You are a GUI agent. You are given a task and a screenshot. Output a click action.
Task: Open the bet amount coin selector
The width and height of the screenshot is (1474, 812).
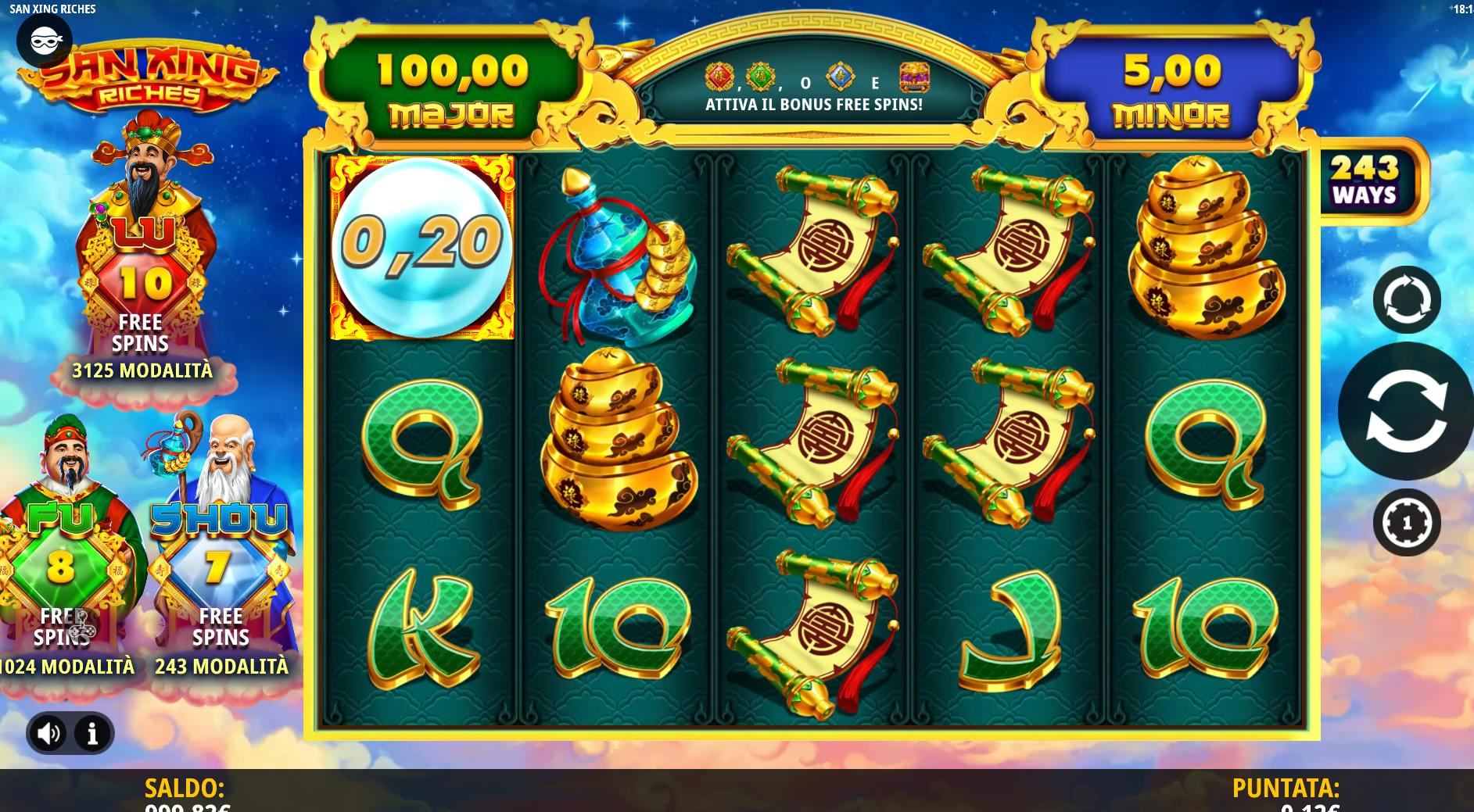pos(1407,522)
